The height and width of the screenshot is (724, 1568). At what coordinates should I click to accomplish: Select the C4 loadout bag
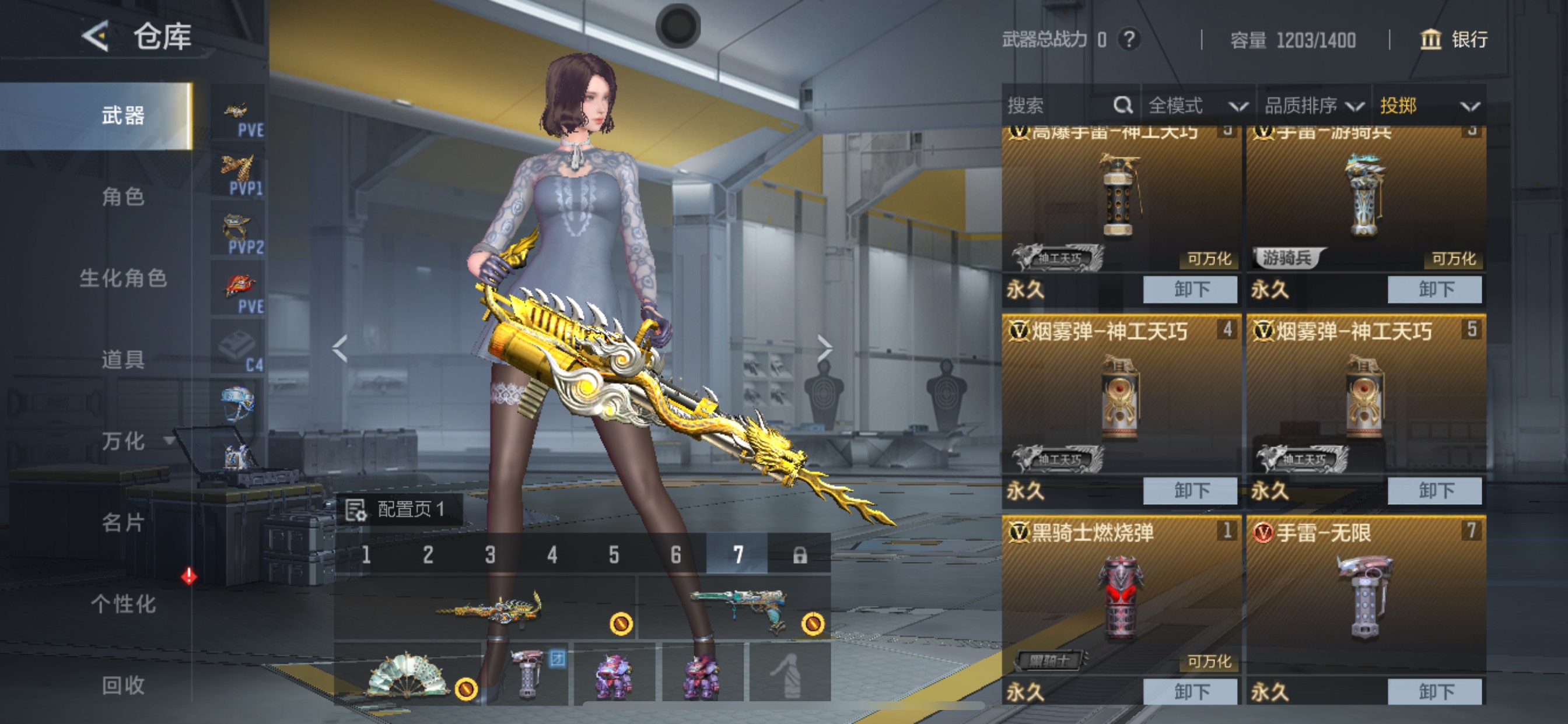click(x=238, y=348)
